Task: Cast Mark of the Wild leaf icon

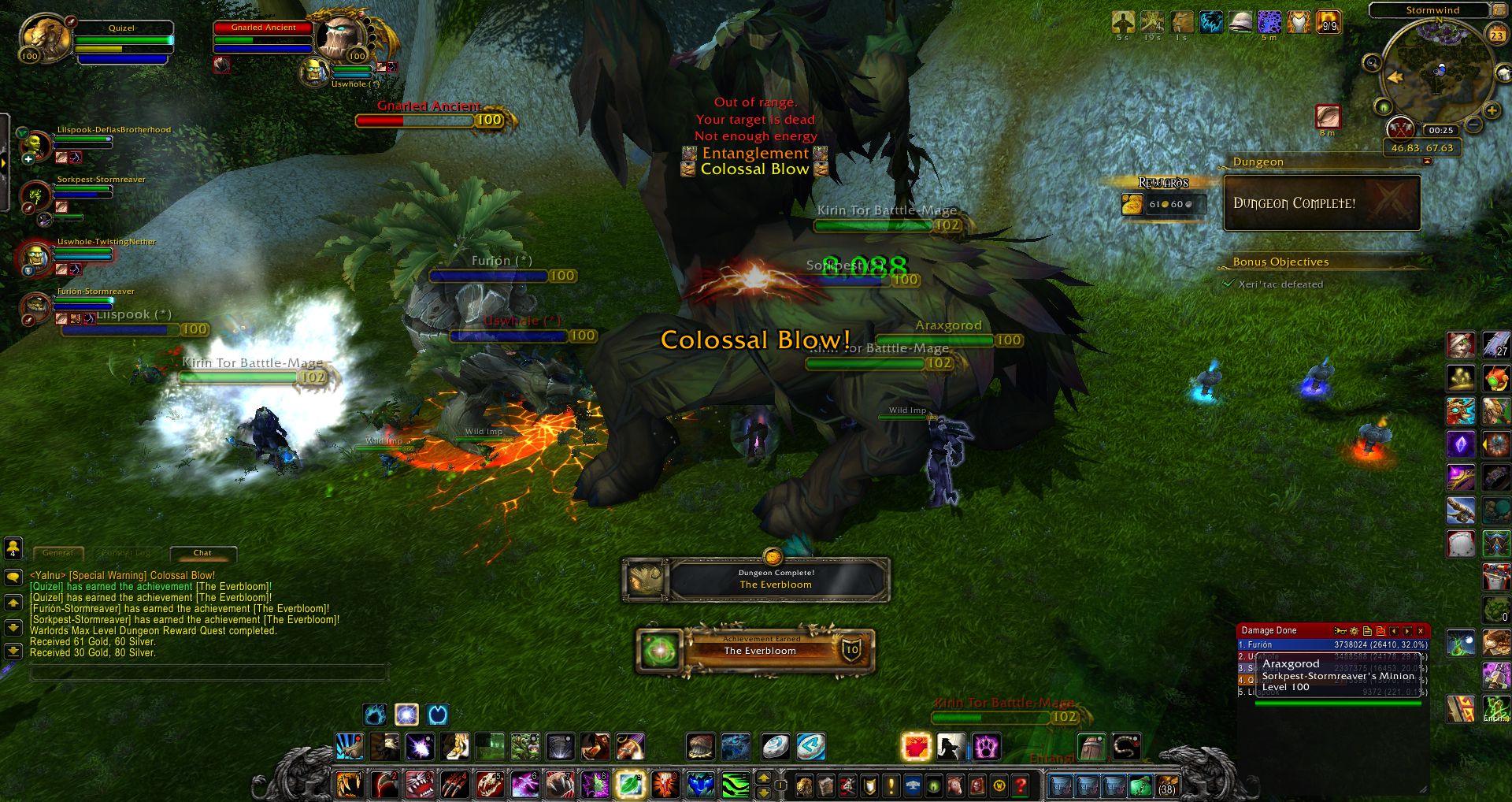Action: pyautogui.click(x=628, y=785)
